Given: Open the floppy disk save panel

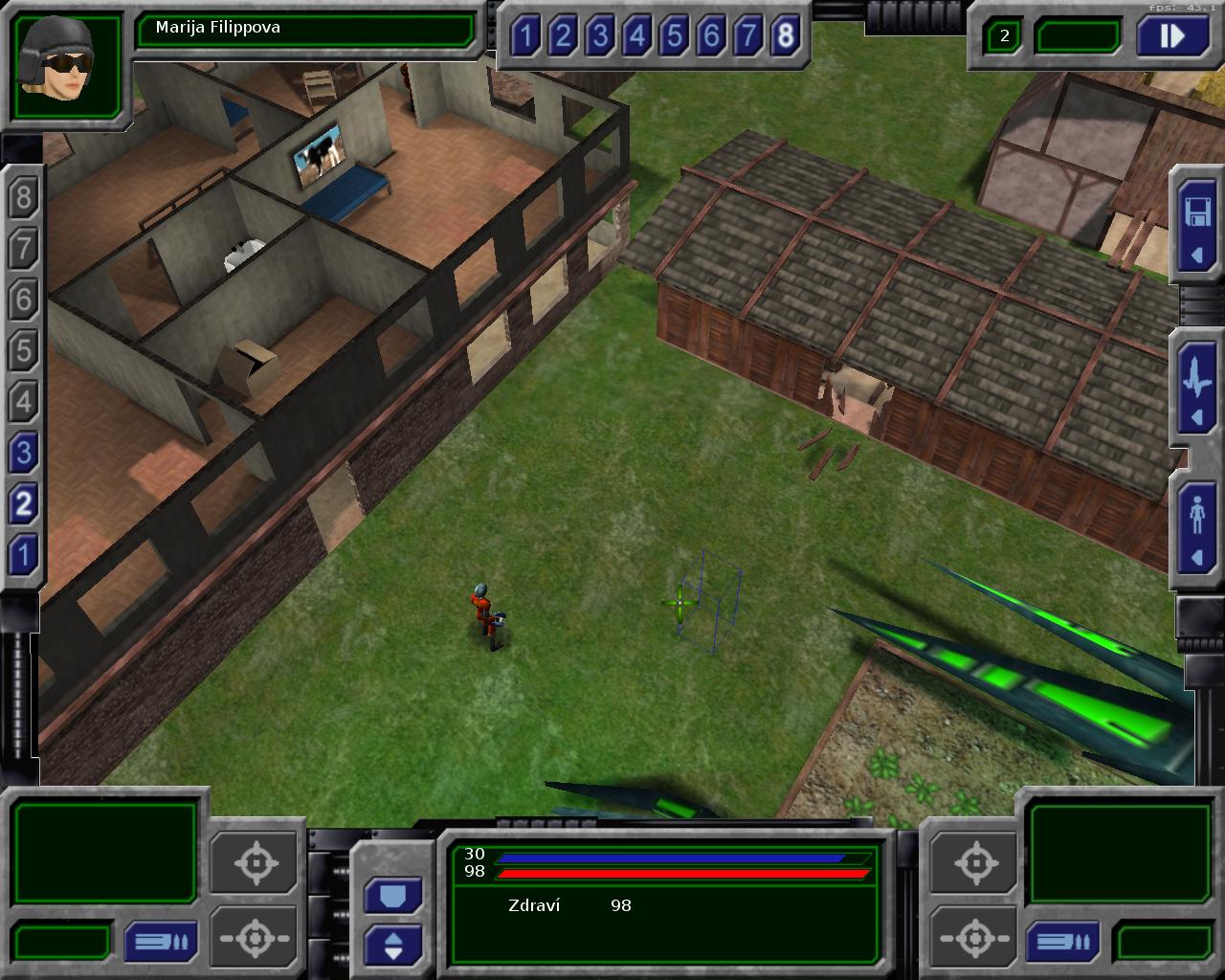Looking at the screenshot, I should click(1197, 227).
